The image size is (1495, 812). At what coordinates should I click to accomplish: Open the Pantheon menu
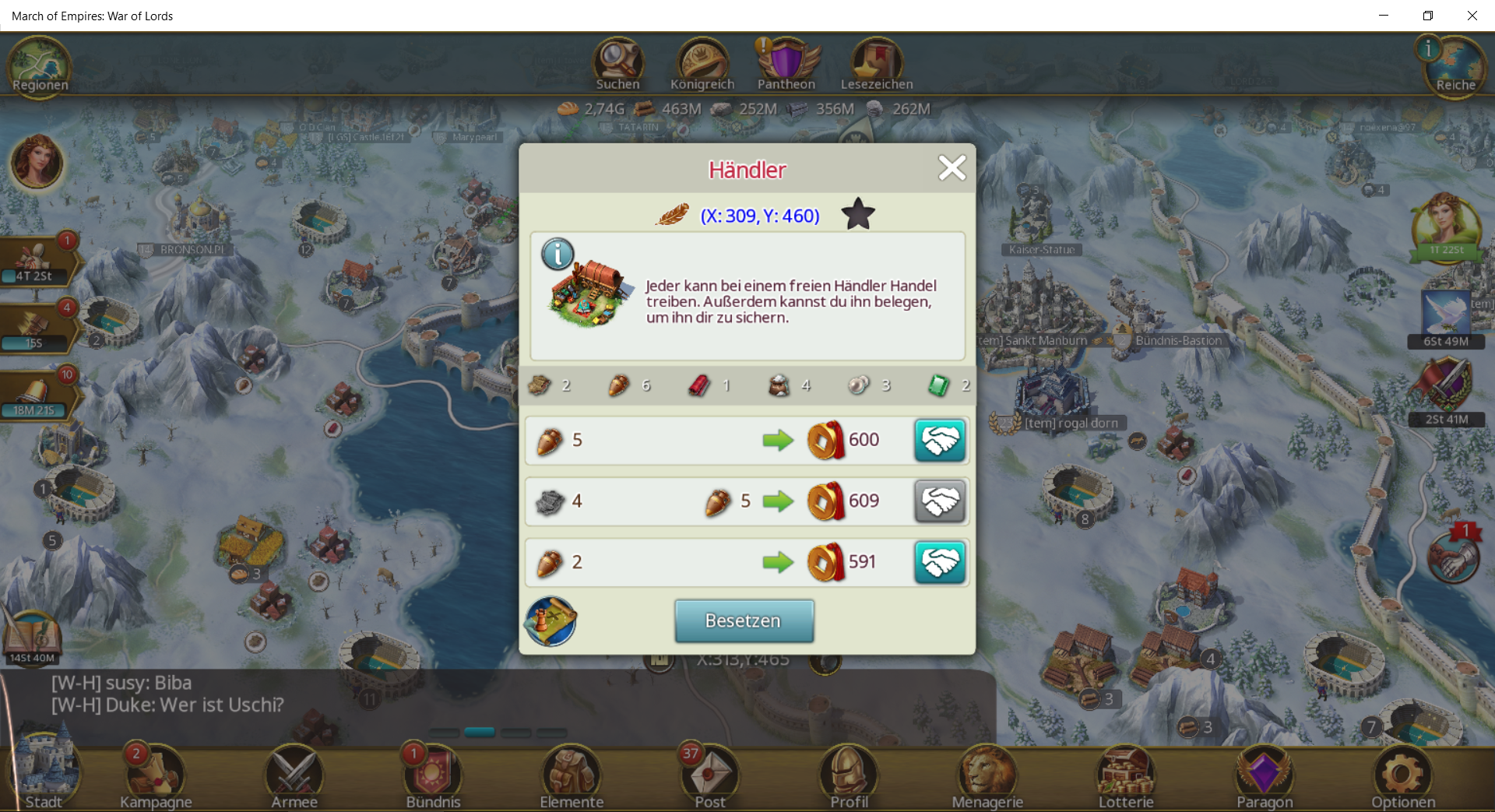click(x=786, y=65)
